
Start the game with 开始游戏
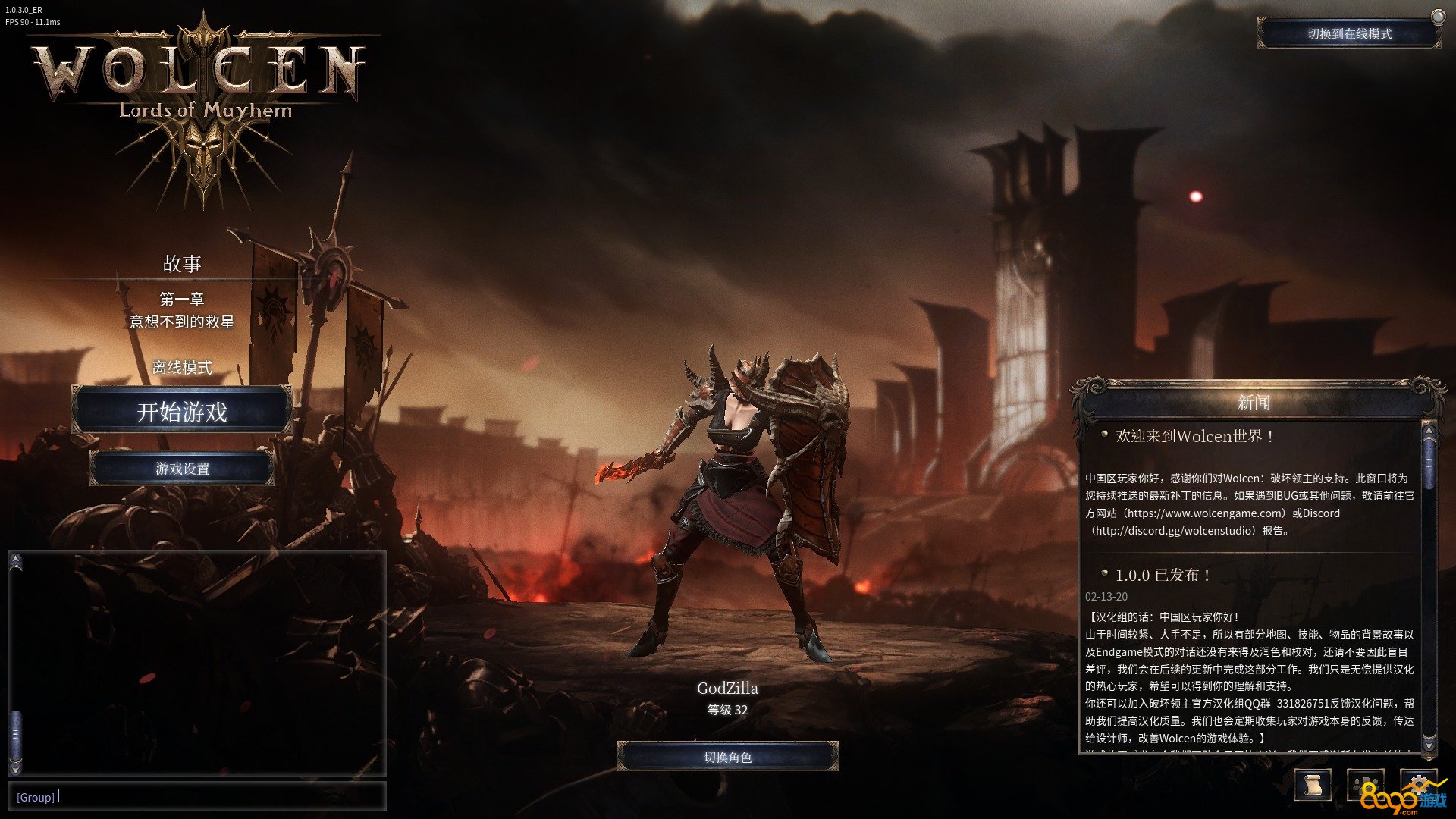pos(182,411)
